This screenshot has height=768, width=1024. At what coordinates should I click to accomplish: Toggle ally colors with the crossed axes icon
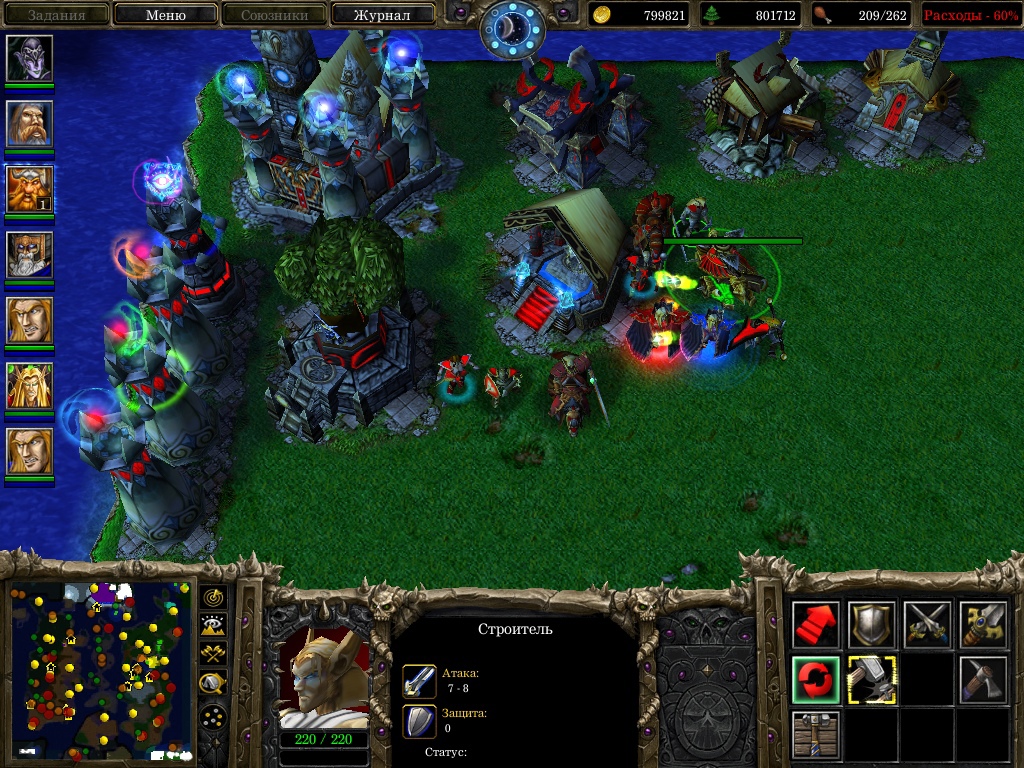[x=213, y=654]
